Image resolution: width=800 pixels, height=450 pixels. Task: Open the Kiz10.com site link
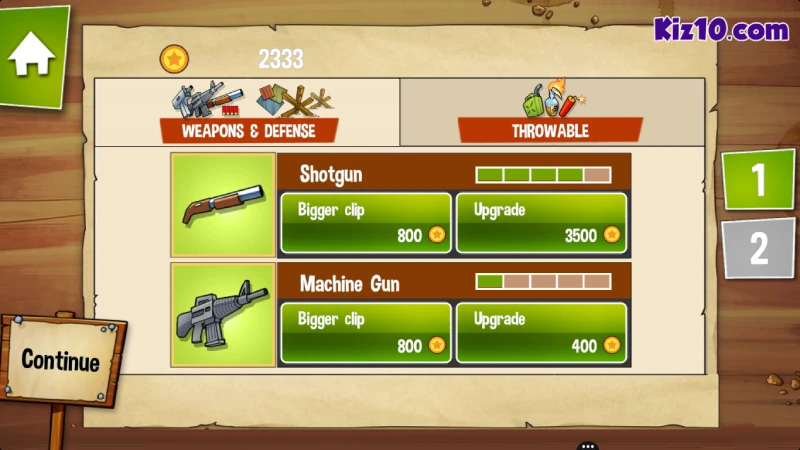tap(721, 30)
